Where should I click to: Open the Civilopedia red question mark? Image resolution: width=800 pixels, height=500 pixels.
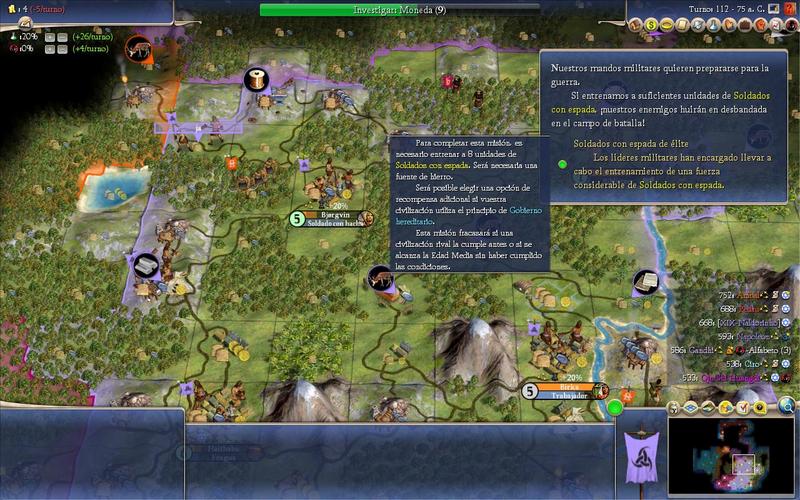pos(790,8)
